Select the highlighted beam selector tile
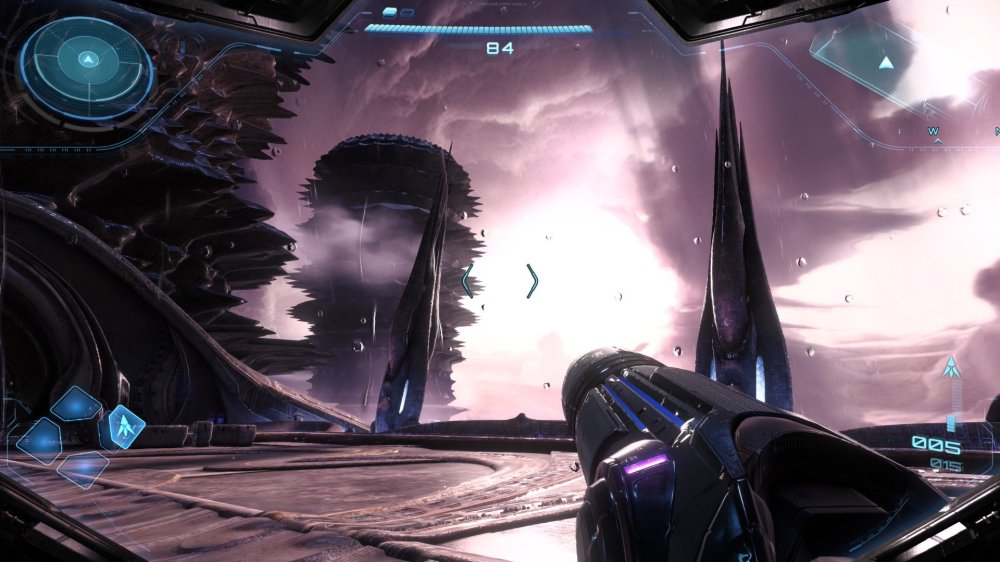The width and height of the screenshot is (1000, 562). (122, 427)
